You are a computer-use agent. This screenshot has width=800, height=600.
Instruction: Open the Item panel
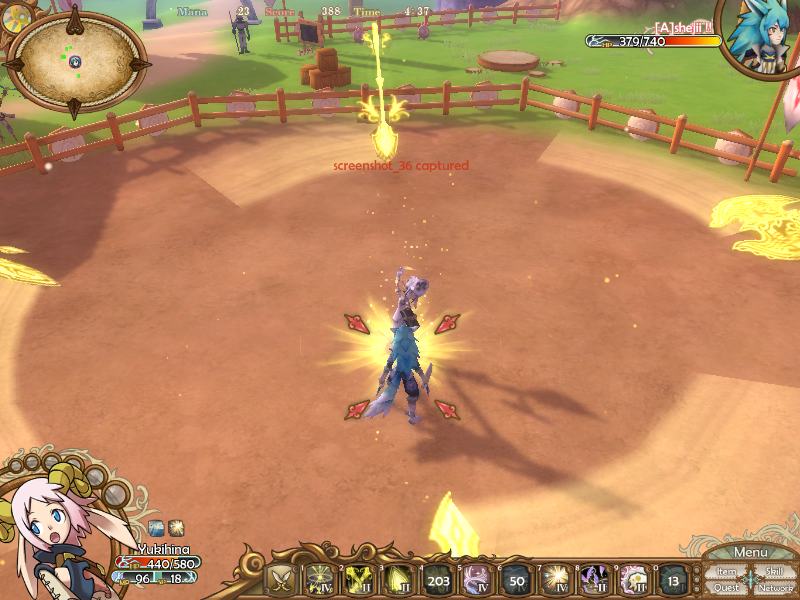coord(726,571)
